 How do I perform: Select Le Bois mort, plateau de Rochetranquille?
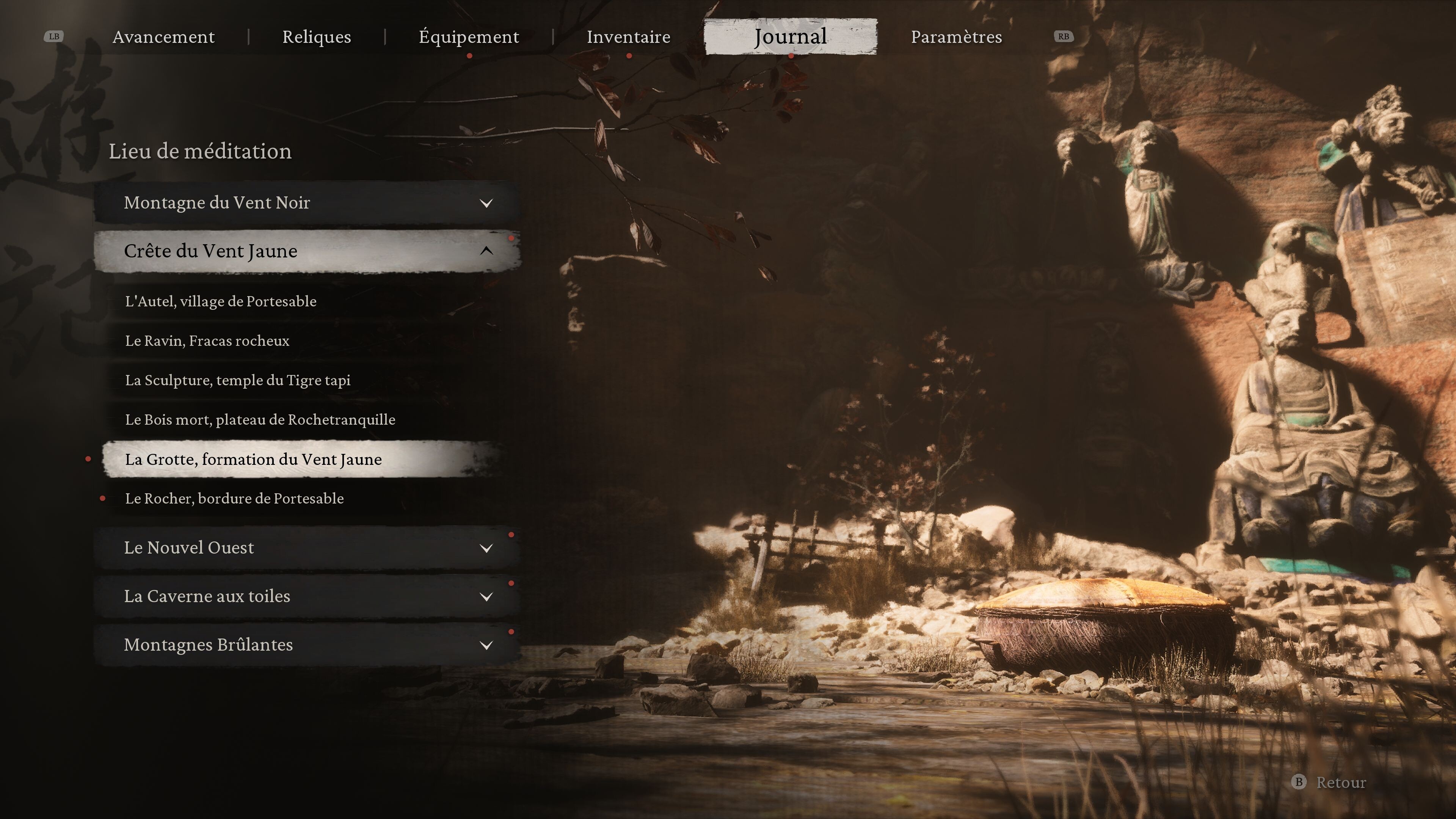260,420
